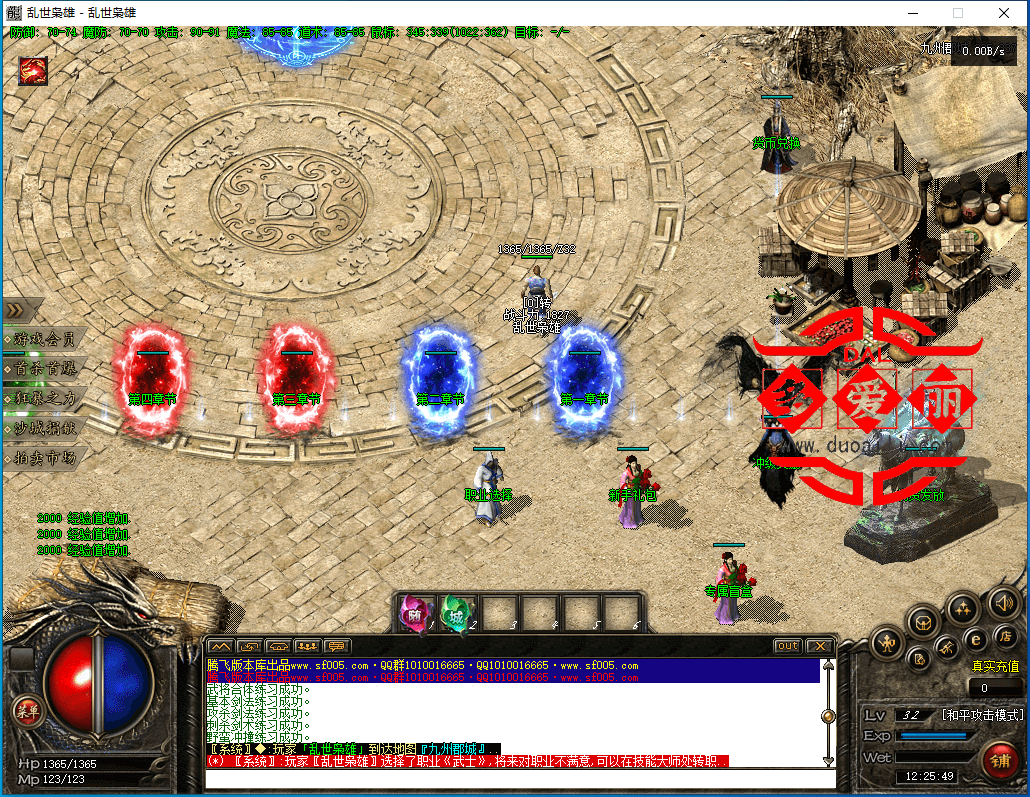Toggle sound with the speaker icon
The width and height of the screenshot is (1030, 797).
point(1003,602)
